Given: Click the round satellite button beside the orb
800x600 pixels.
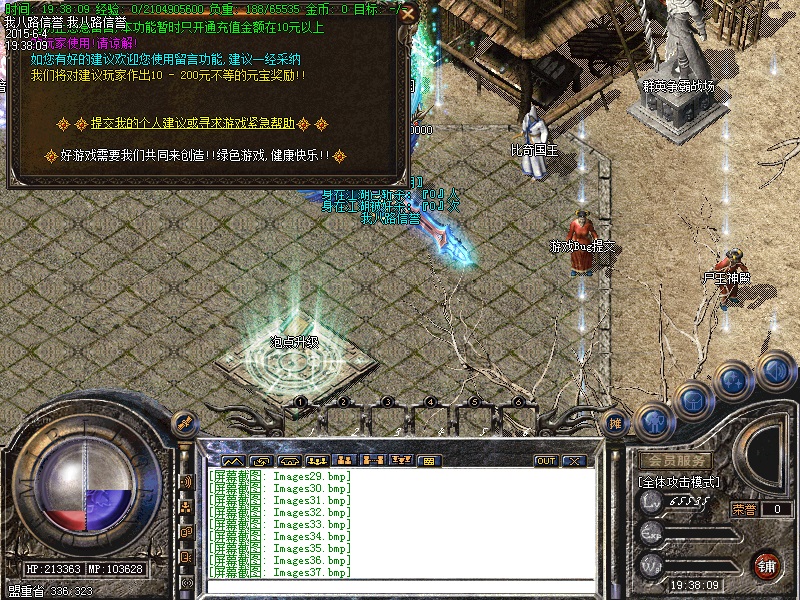Looking at the screenshot, I should pyautogui.click(x=183, y=422).
